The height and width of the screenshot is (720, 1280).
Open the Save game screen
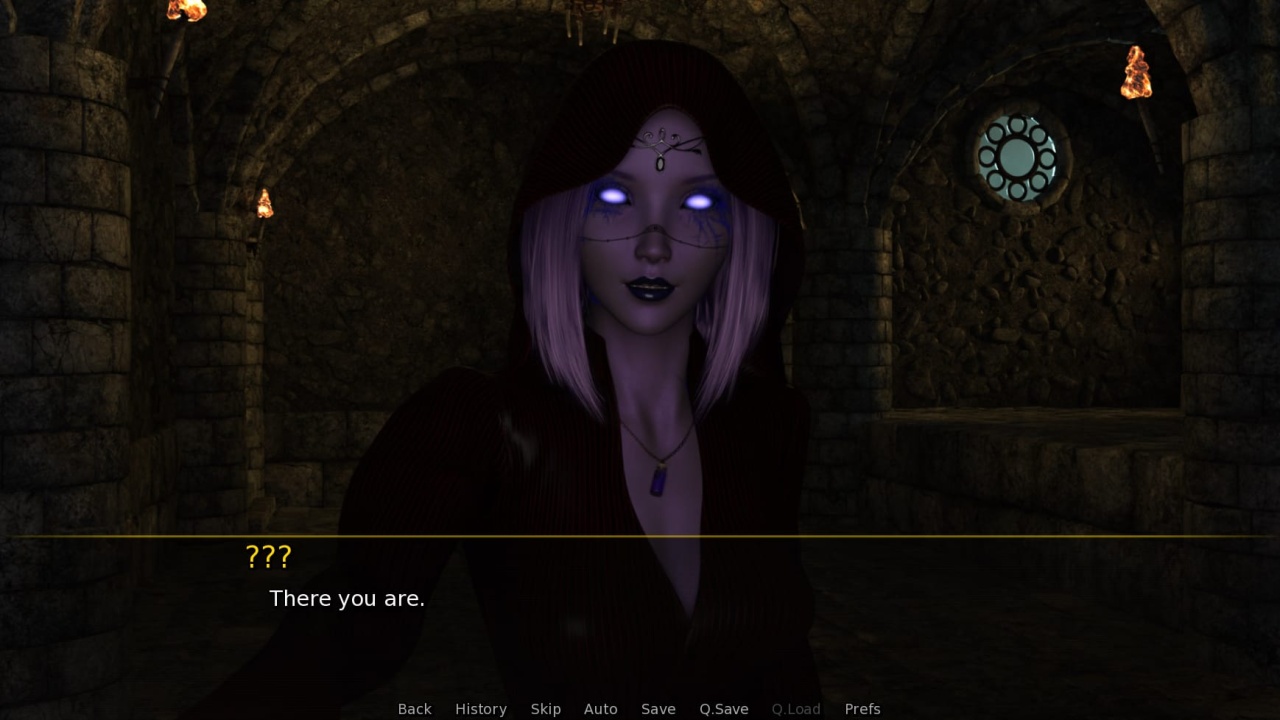[658, 709]
